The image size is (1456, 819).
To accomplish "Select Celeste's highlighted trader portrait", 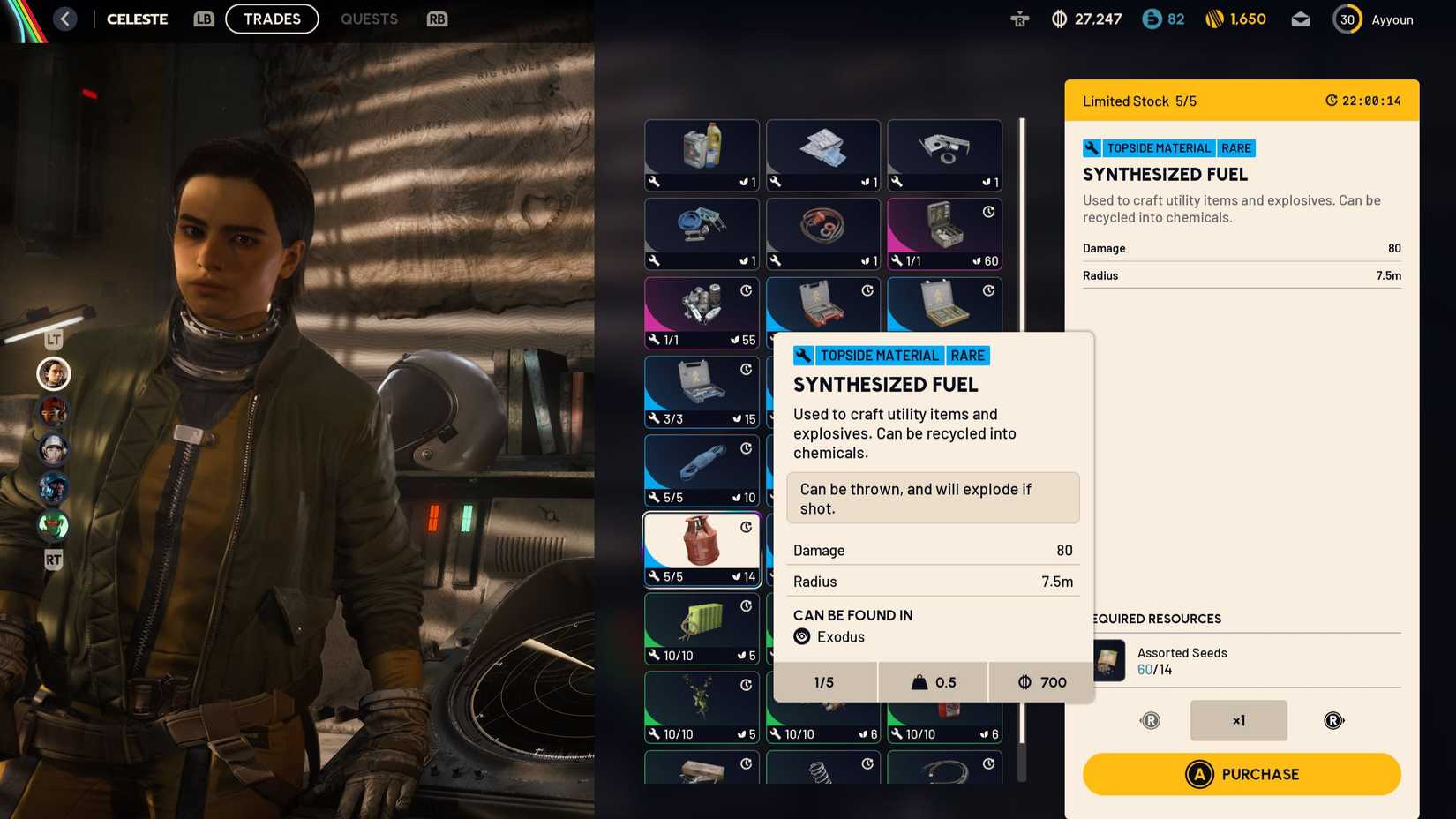I will (53, 373).
